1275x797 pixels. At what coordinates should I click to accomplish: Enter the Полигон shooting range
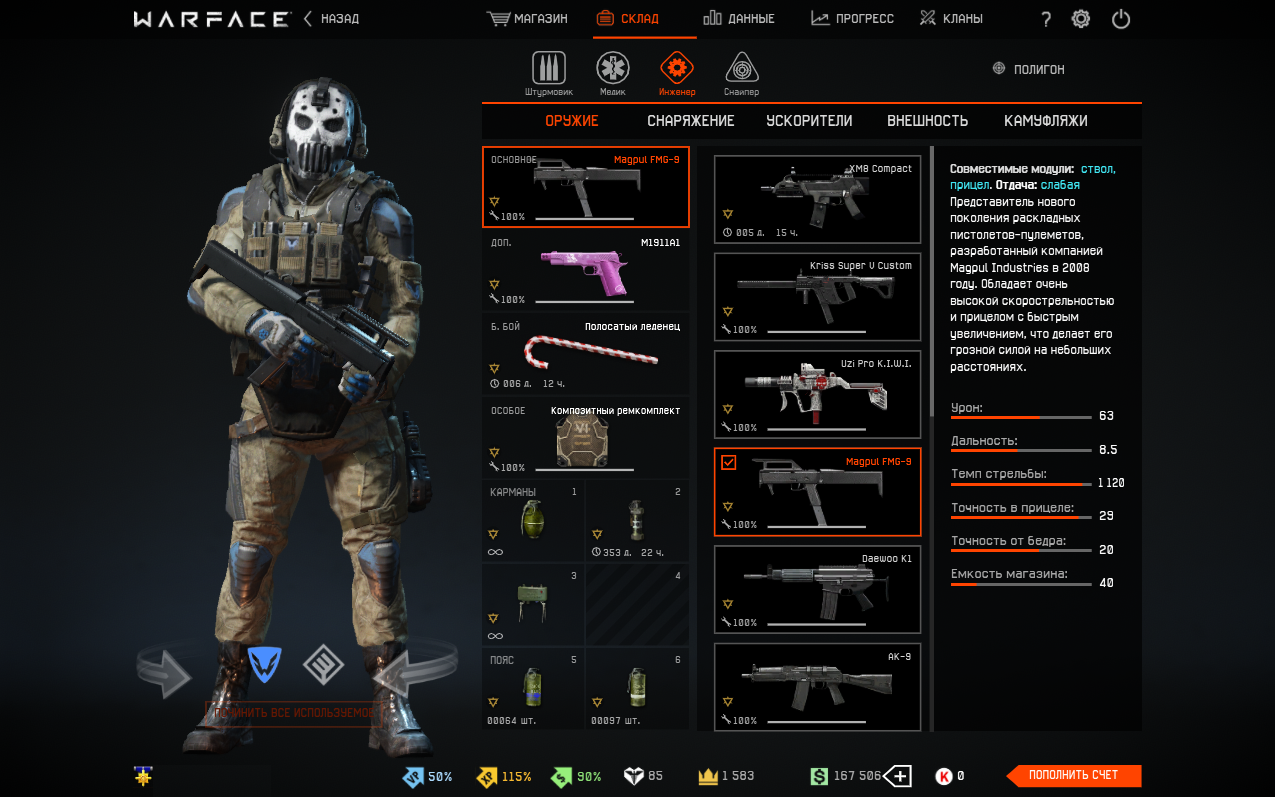[x=1028, y=69]
